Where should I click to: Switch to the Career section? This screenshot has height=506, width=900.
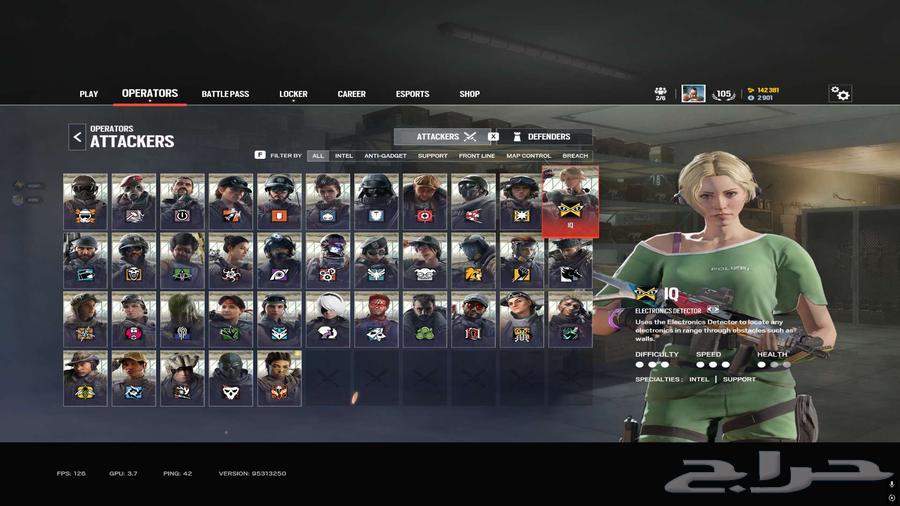click(x=351, y=94)
